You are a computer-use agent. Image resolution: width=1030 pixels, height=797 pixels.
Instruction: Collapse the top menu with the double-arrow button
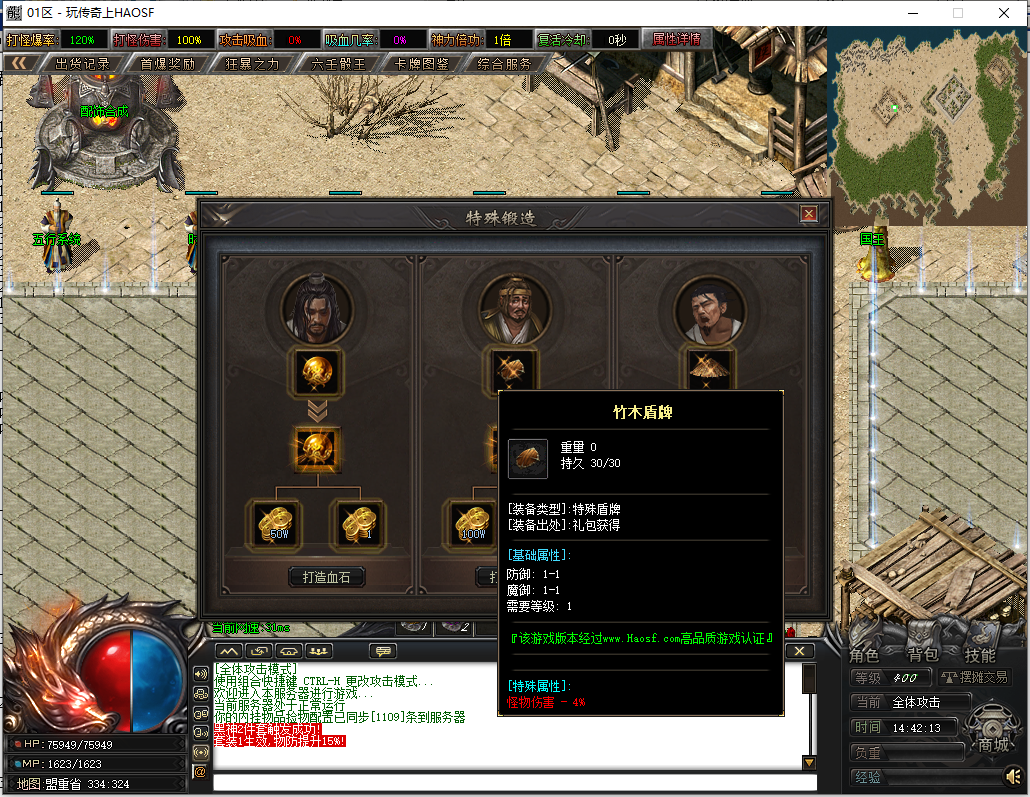[x=18, y=64]
